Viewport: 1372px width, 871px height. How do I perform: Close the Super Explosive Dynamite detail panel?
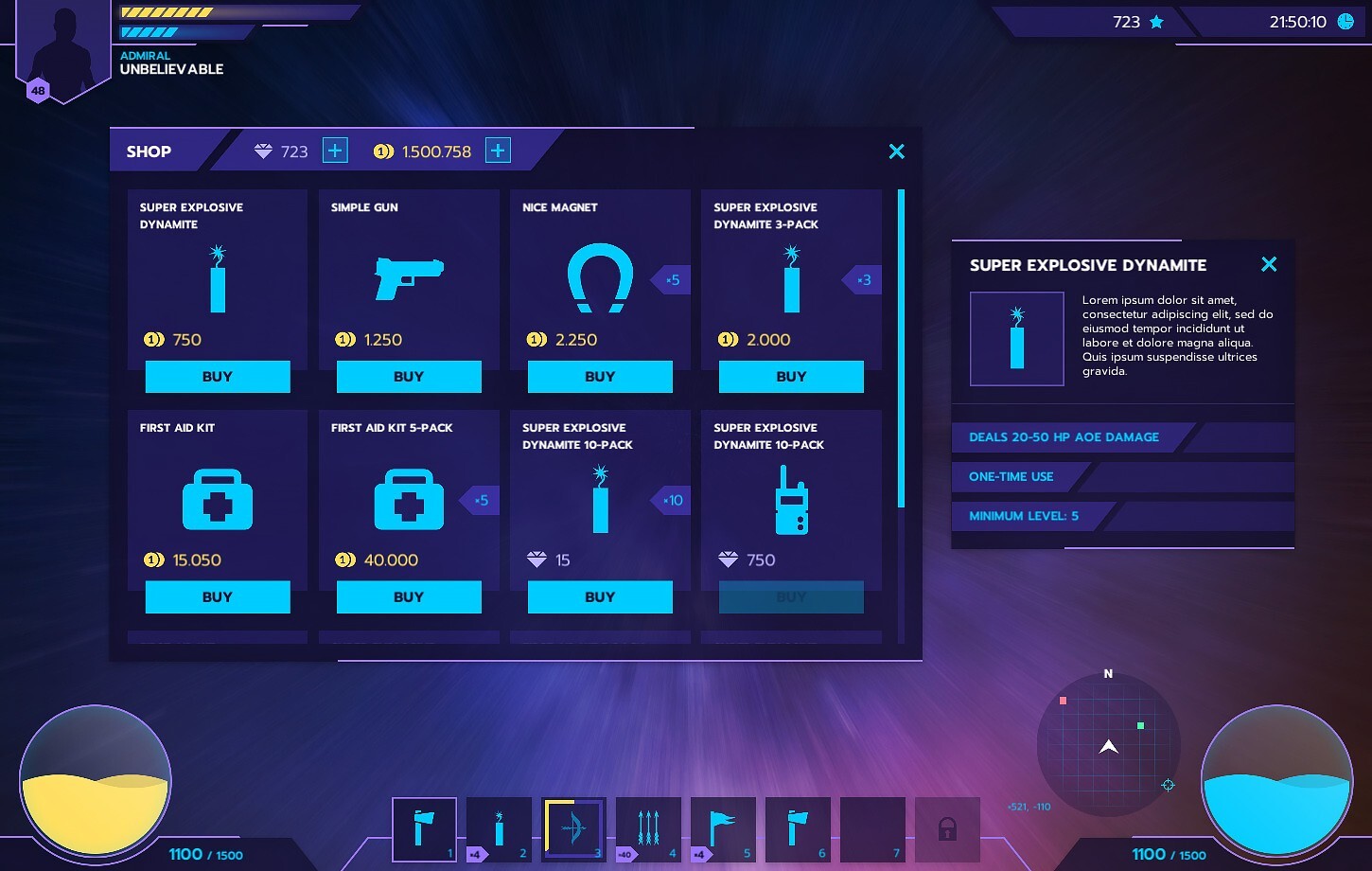pos(1269,265)
